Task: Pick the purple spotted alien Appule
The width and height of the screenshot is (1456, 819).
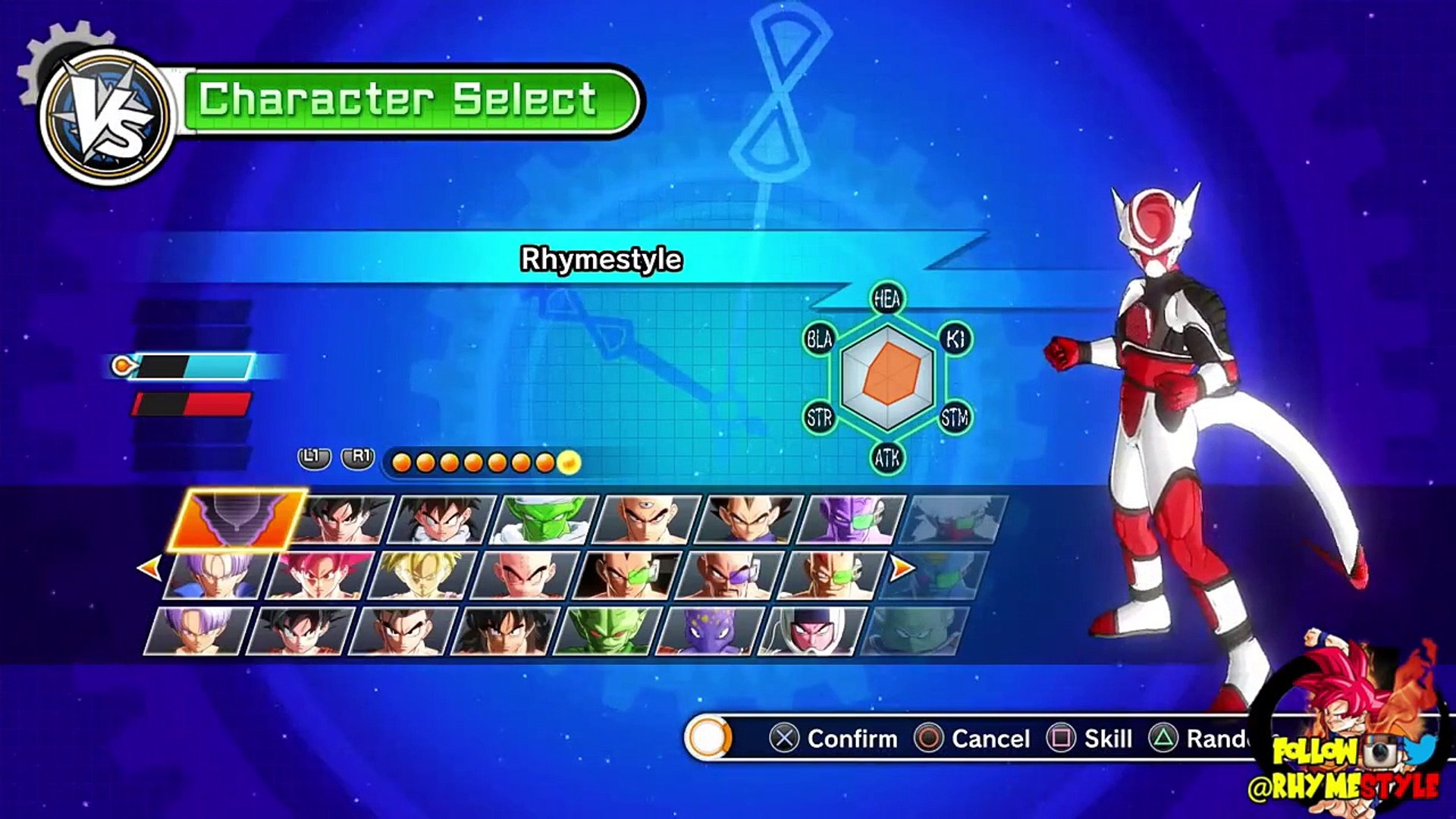Action: (710, 631)
